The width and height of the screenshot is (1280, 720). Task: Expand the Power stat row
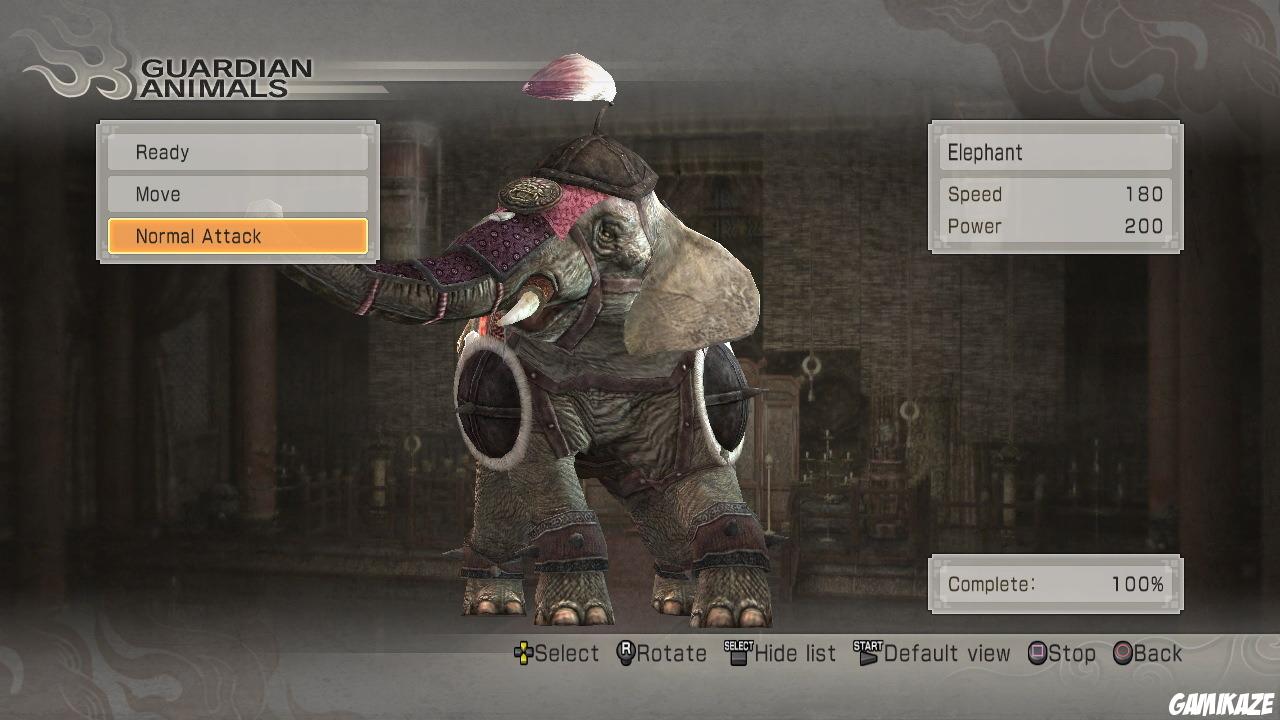click(x=1055, y=226)
